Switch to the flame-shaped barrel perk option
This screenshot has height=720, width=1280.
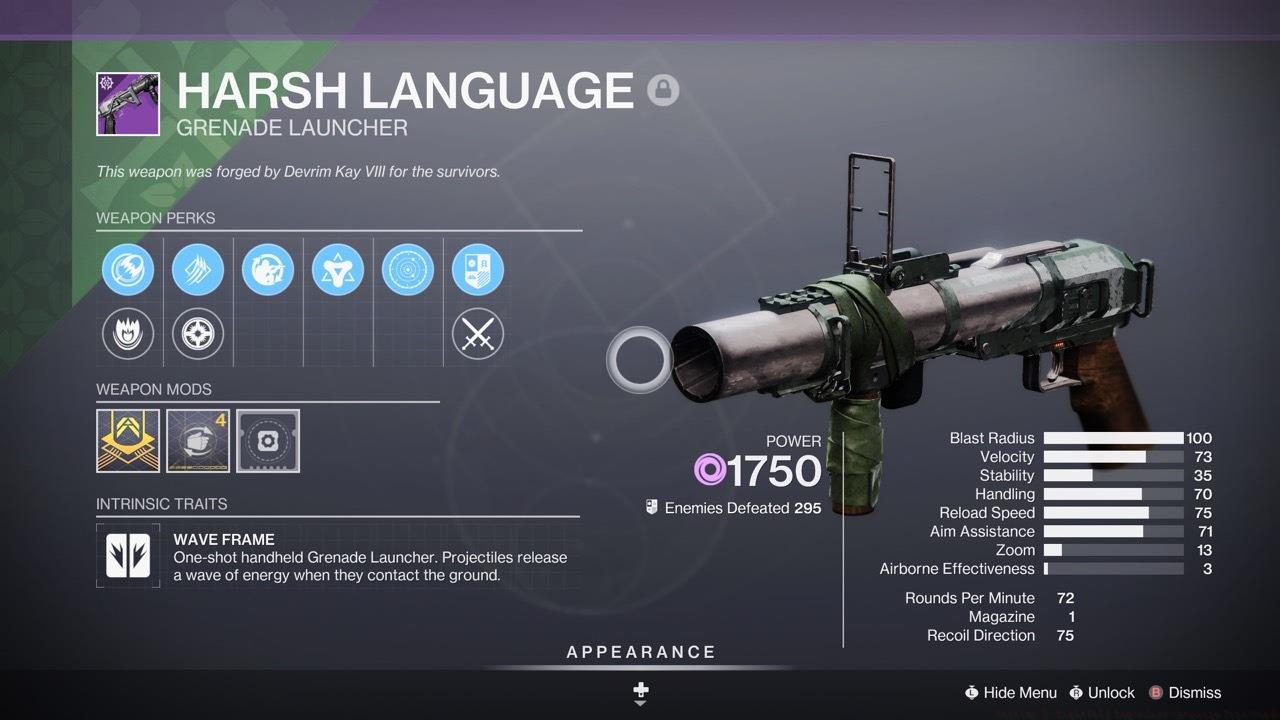(128, 334)
